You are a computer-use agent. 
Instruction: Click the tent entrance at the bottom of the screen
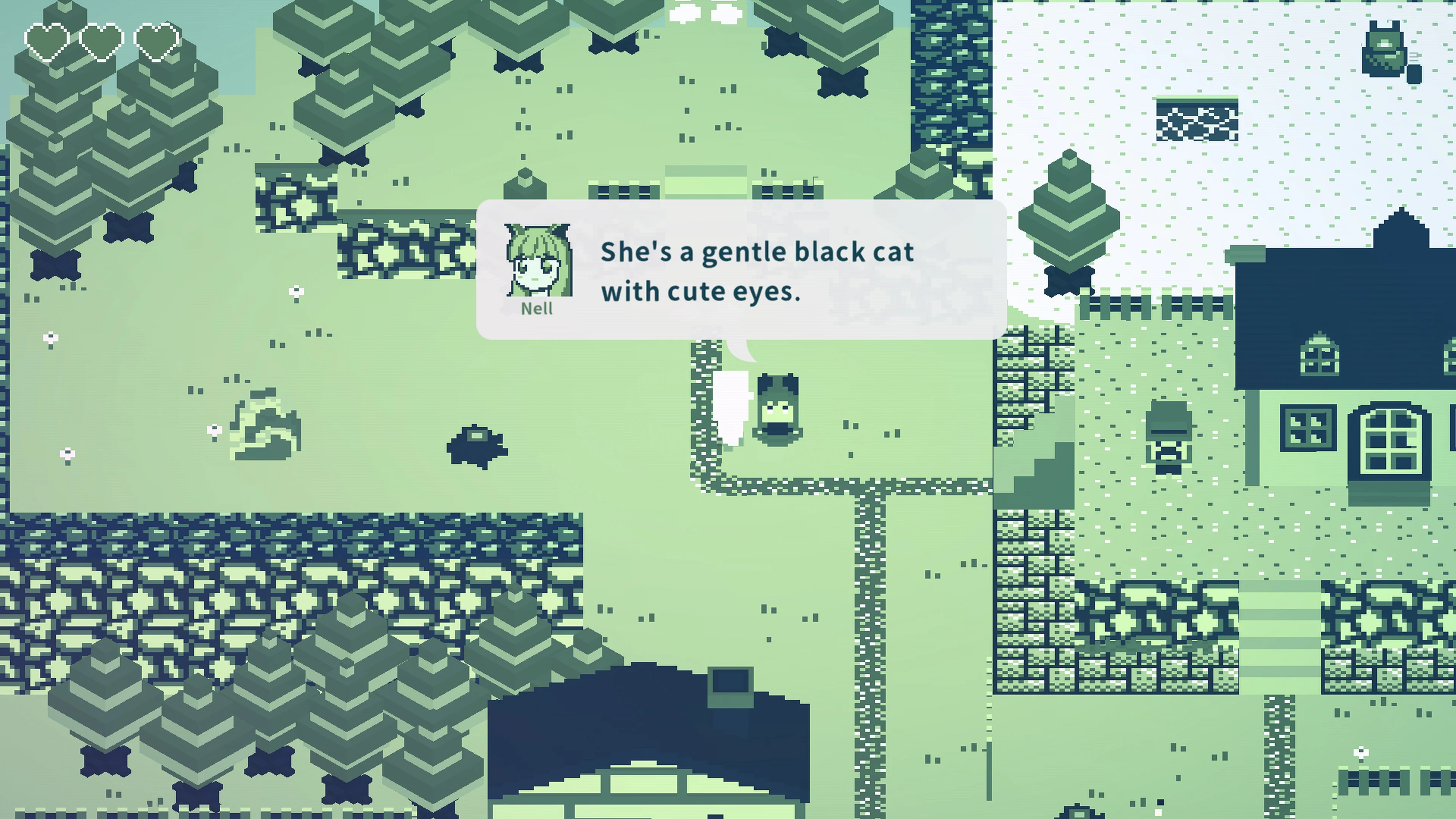tap(644, 791)
